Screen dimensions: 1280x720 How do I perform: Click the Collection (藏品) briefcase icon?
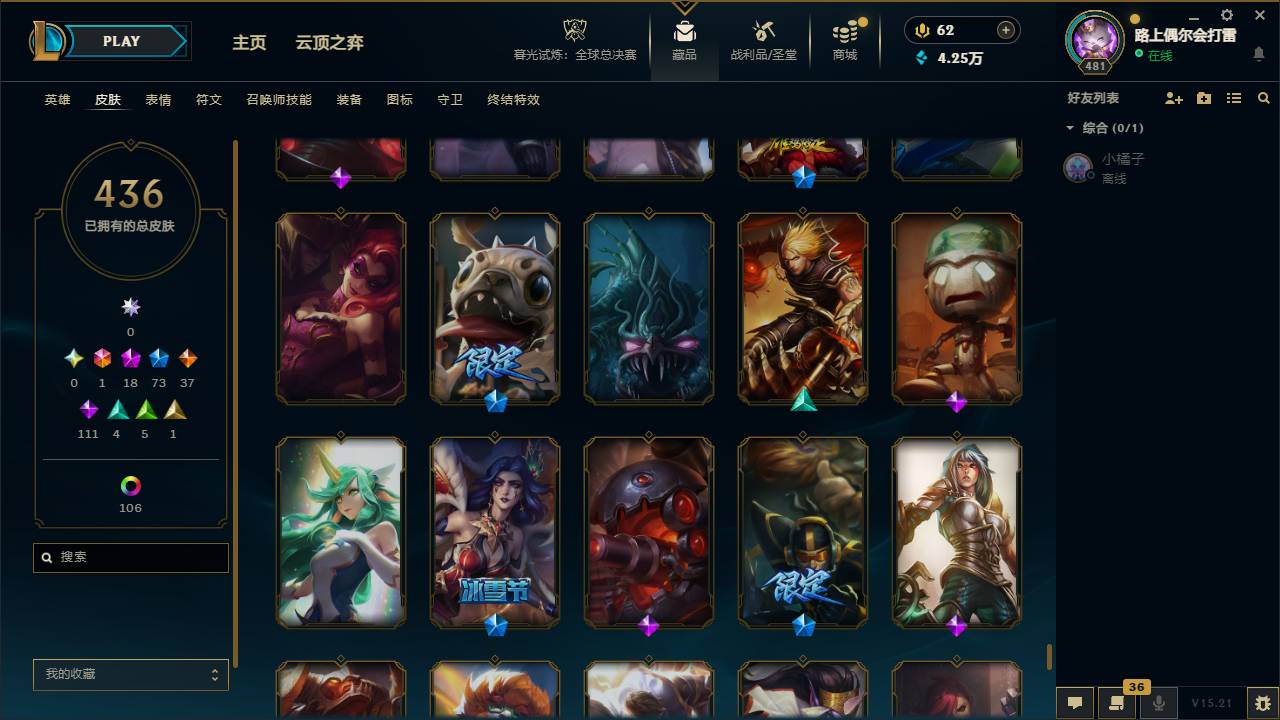click(x=685, y=30)
